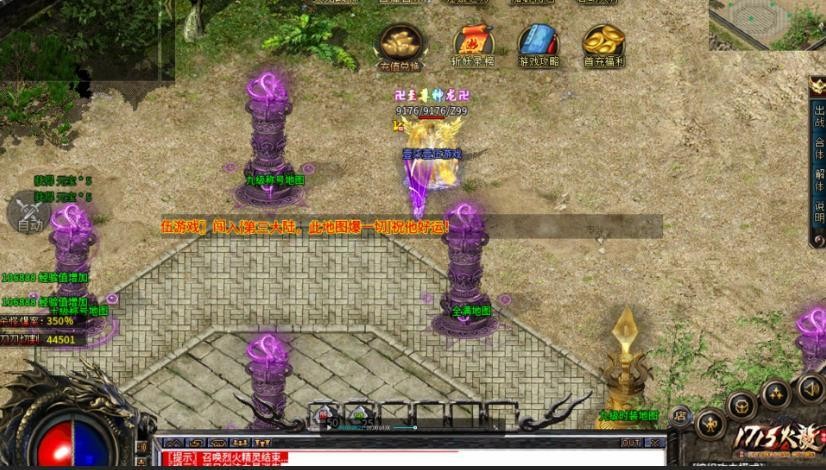Screen dimensions: 826x470
Task: Open the 充值兑换 recharge exchange icon
Action: (400, 43)
